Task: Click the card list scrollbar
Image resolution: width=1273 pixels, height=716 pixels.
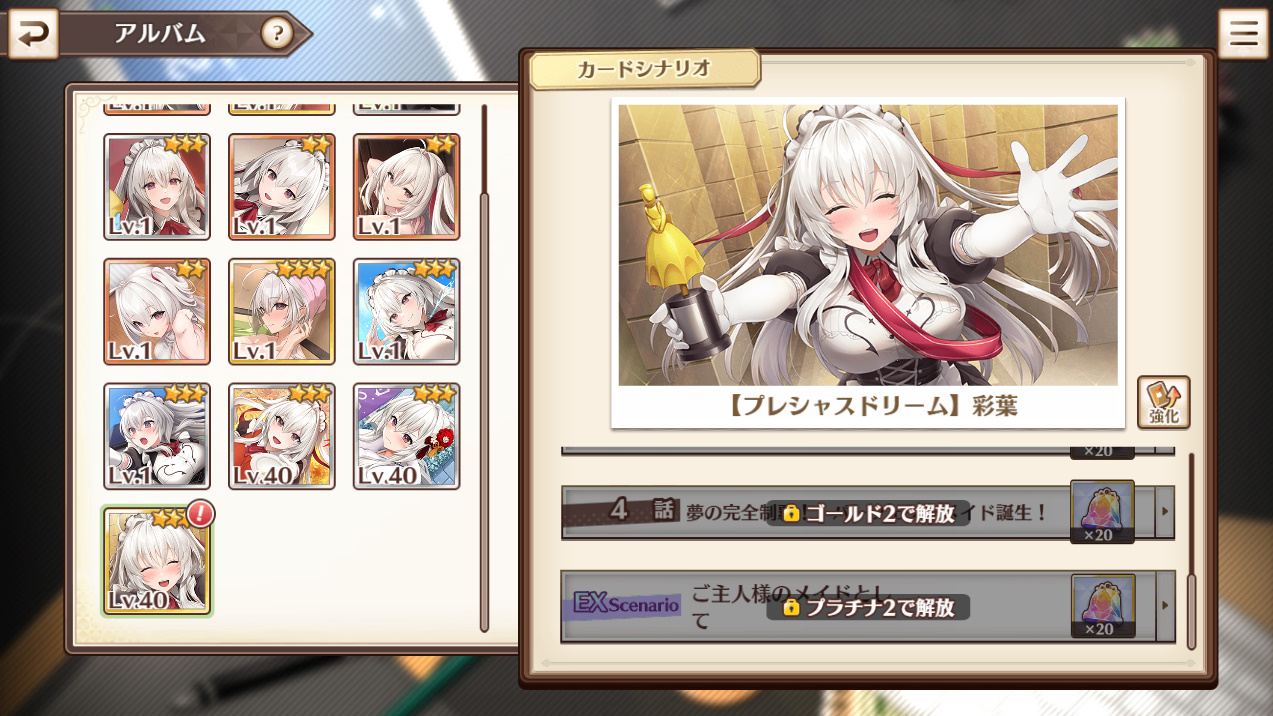Action: 485,400
